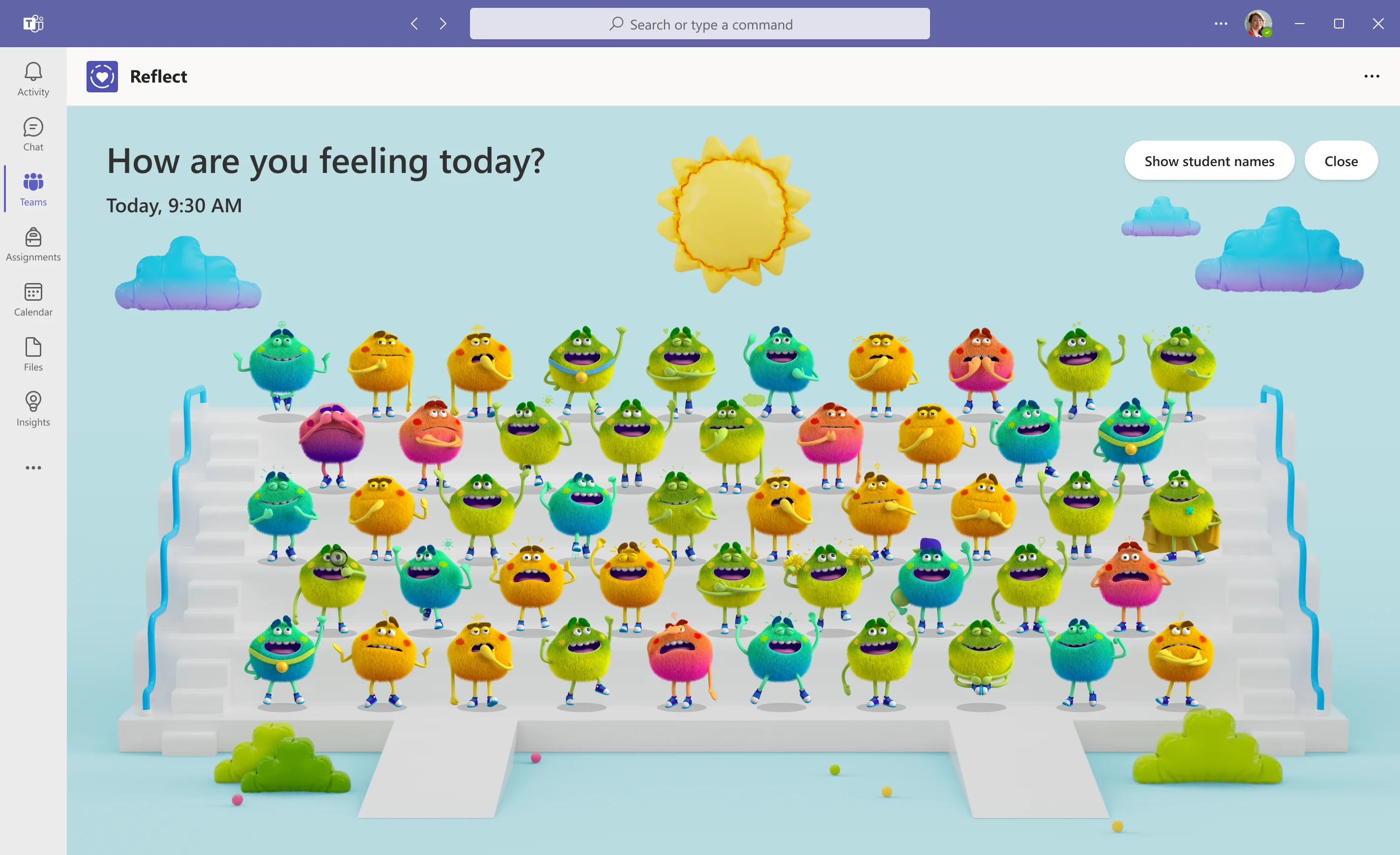
Task: Click your profile avatar
Action: coord(1259,23)
